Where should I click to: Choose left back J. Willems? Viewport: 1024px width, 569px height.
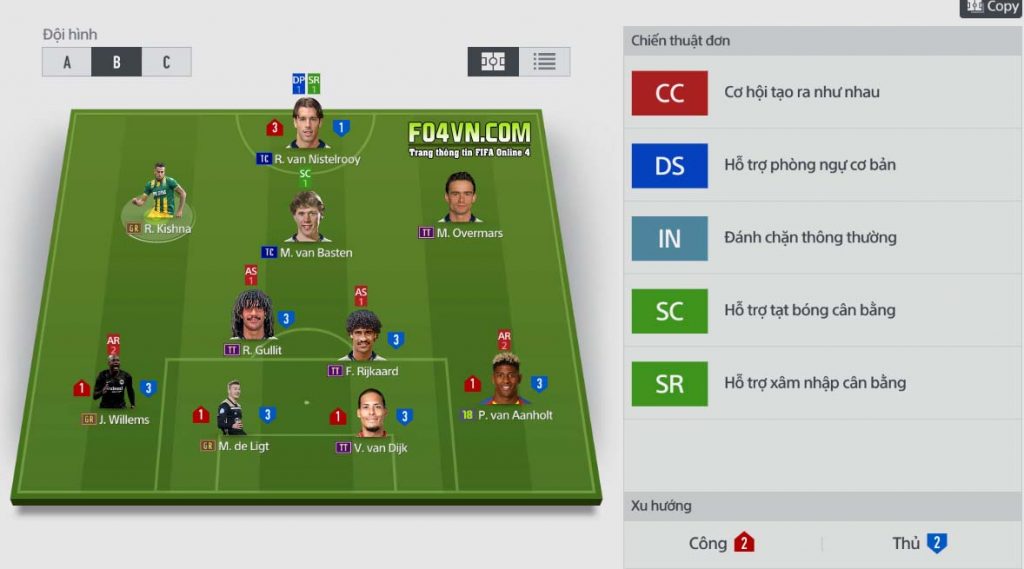pos(114,386)
